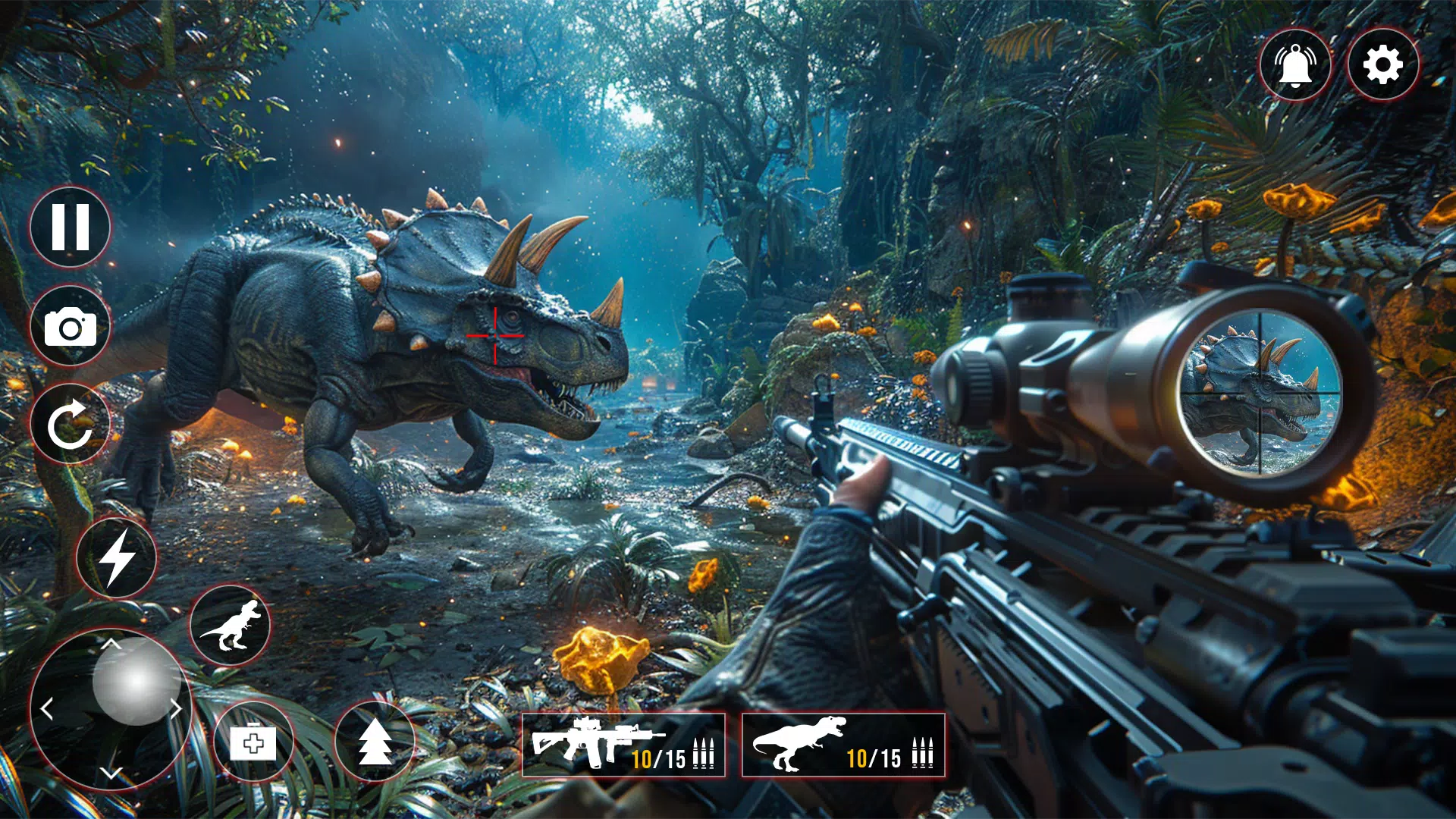The height and width of the screenshot is (819, 1456).
Task: Open the bell notifications
Action: coord(1295,65)
